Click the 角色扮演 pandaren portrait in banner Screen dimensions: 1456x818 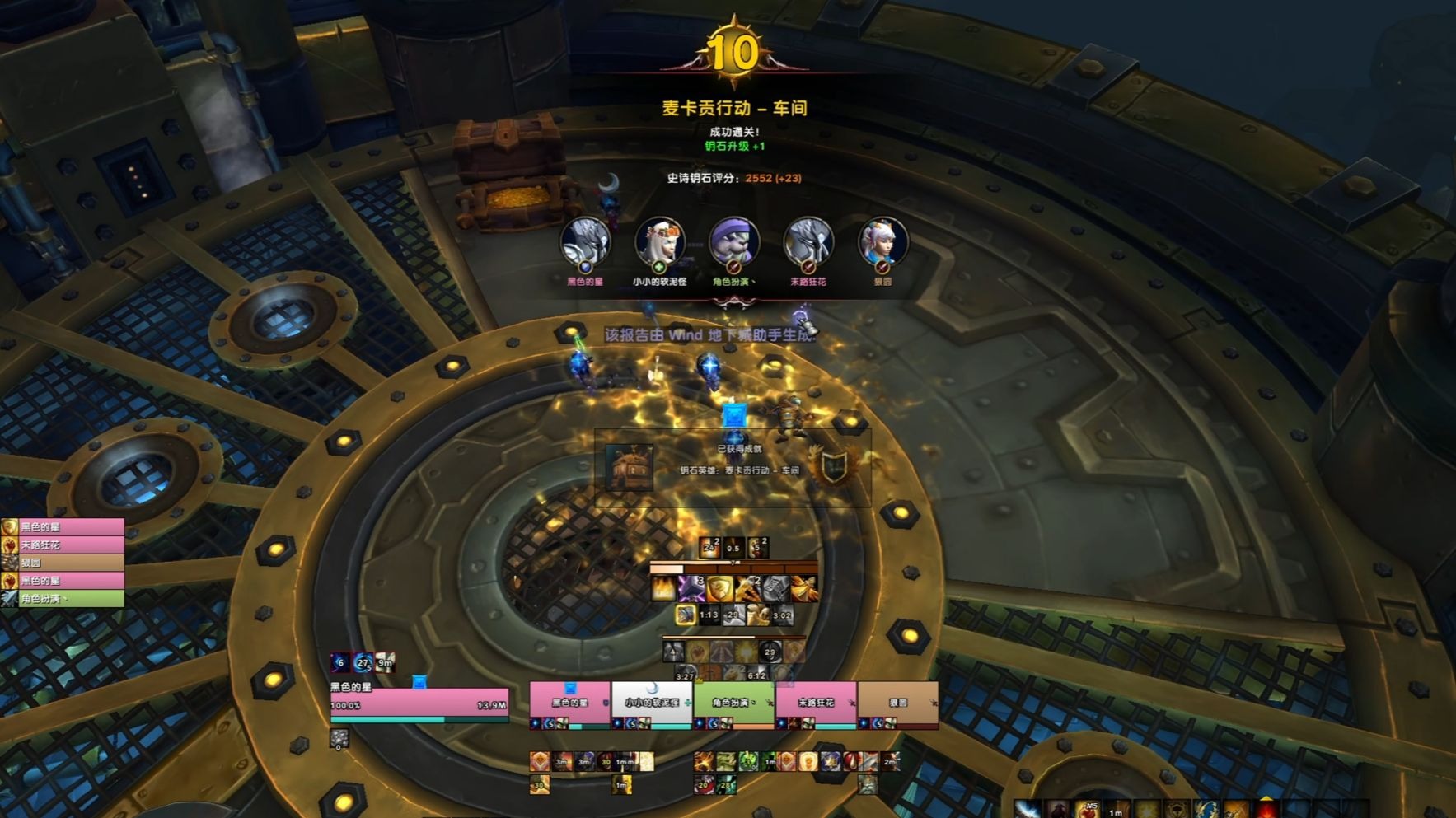click(733, 243)
